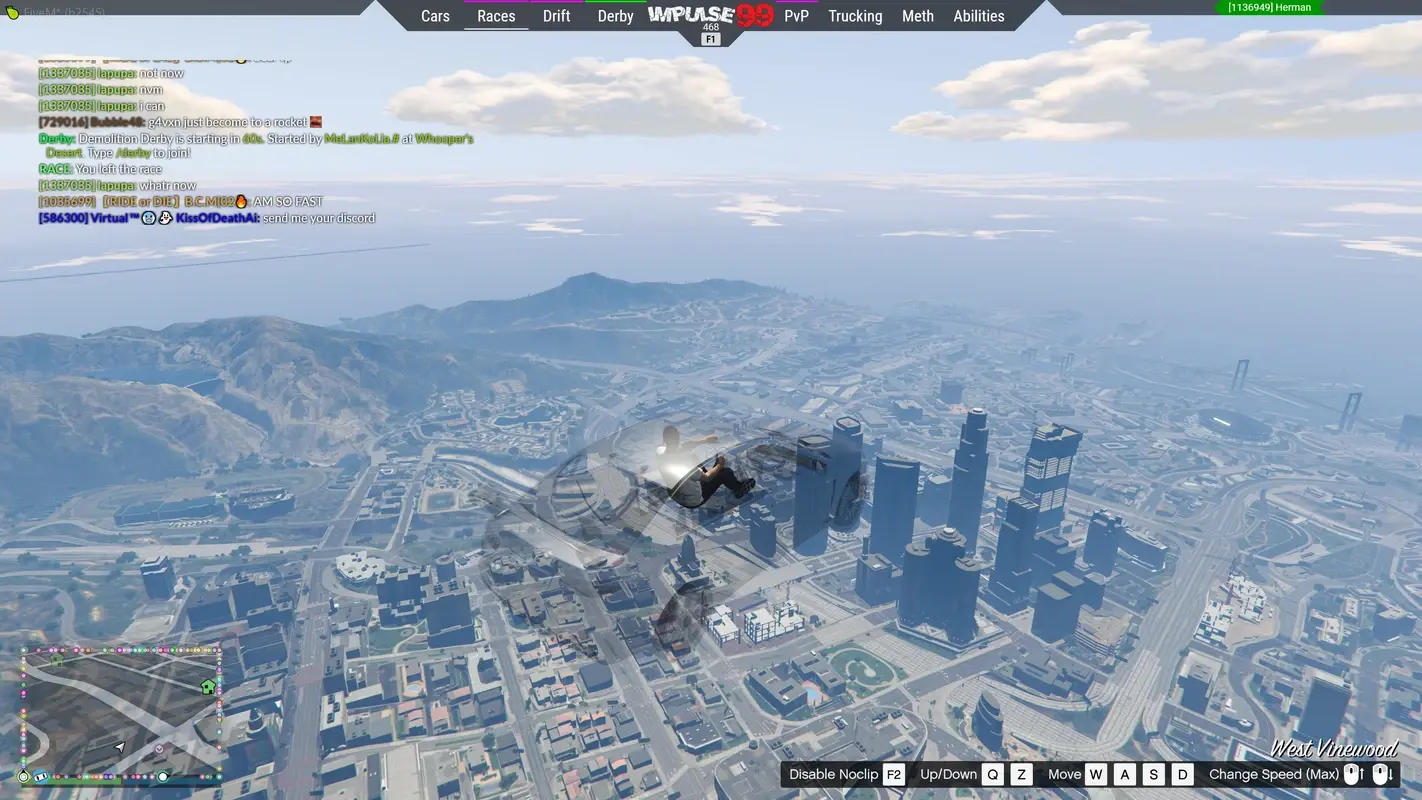Click the F1 key badge below the logo
The width and height of the screenshot is (1422, 800).
click(x=709, y=36)
